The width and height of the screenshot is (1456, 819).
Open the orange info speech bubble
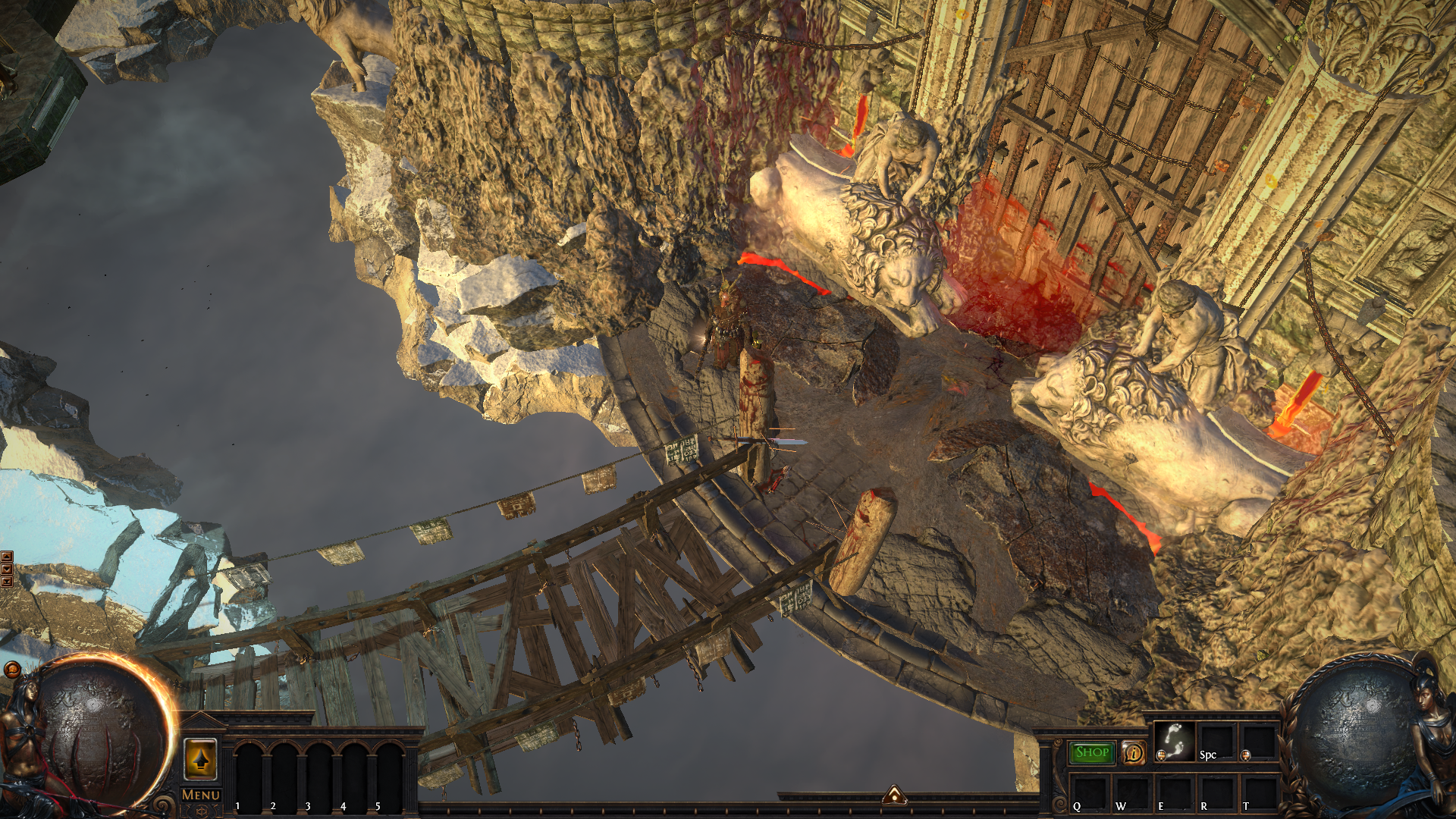1134,752
